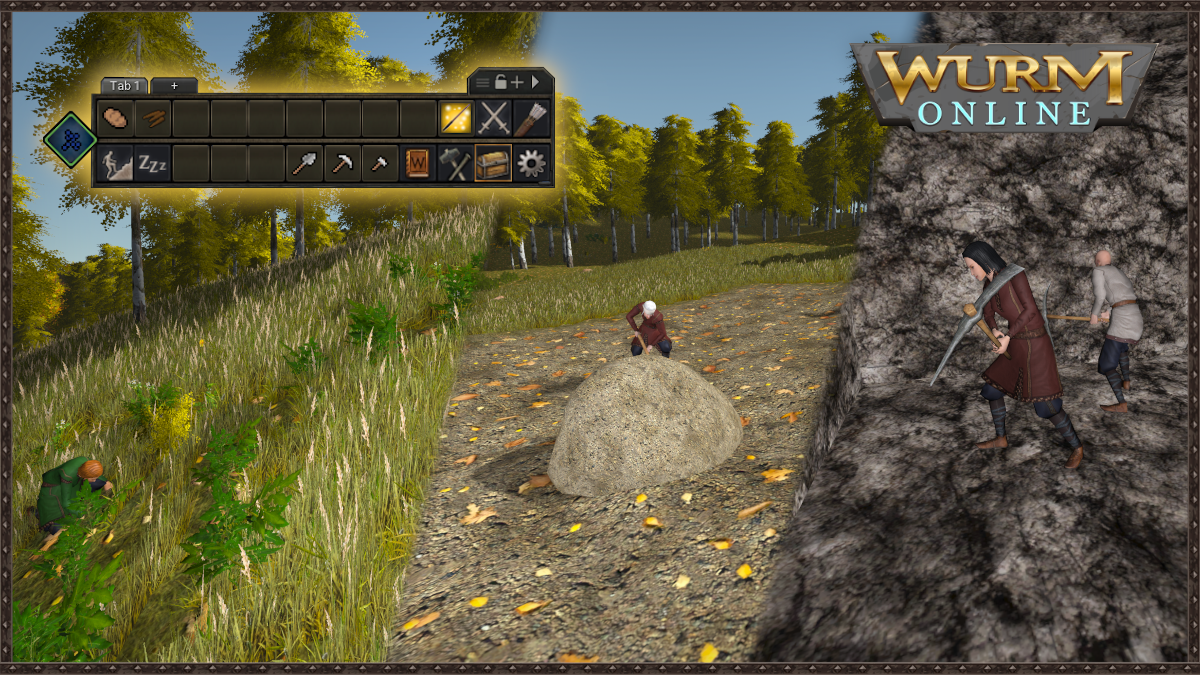Image resolution: width=1200 pixels, height=675 pixels.
Task: Add a new toolbar tab with plus
Action: tap(174, 86)
